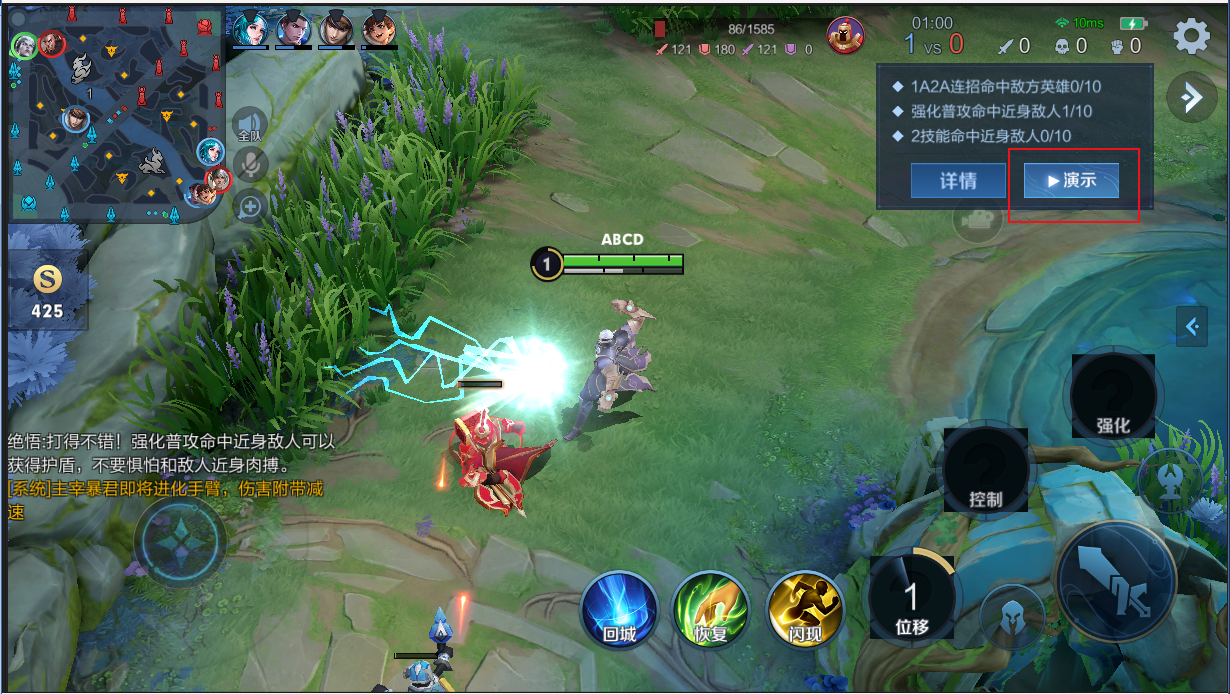This screenshot has height=694, width=1230.
Task: Toggle the microphone voice chat icon
Action: (250, 165)
